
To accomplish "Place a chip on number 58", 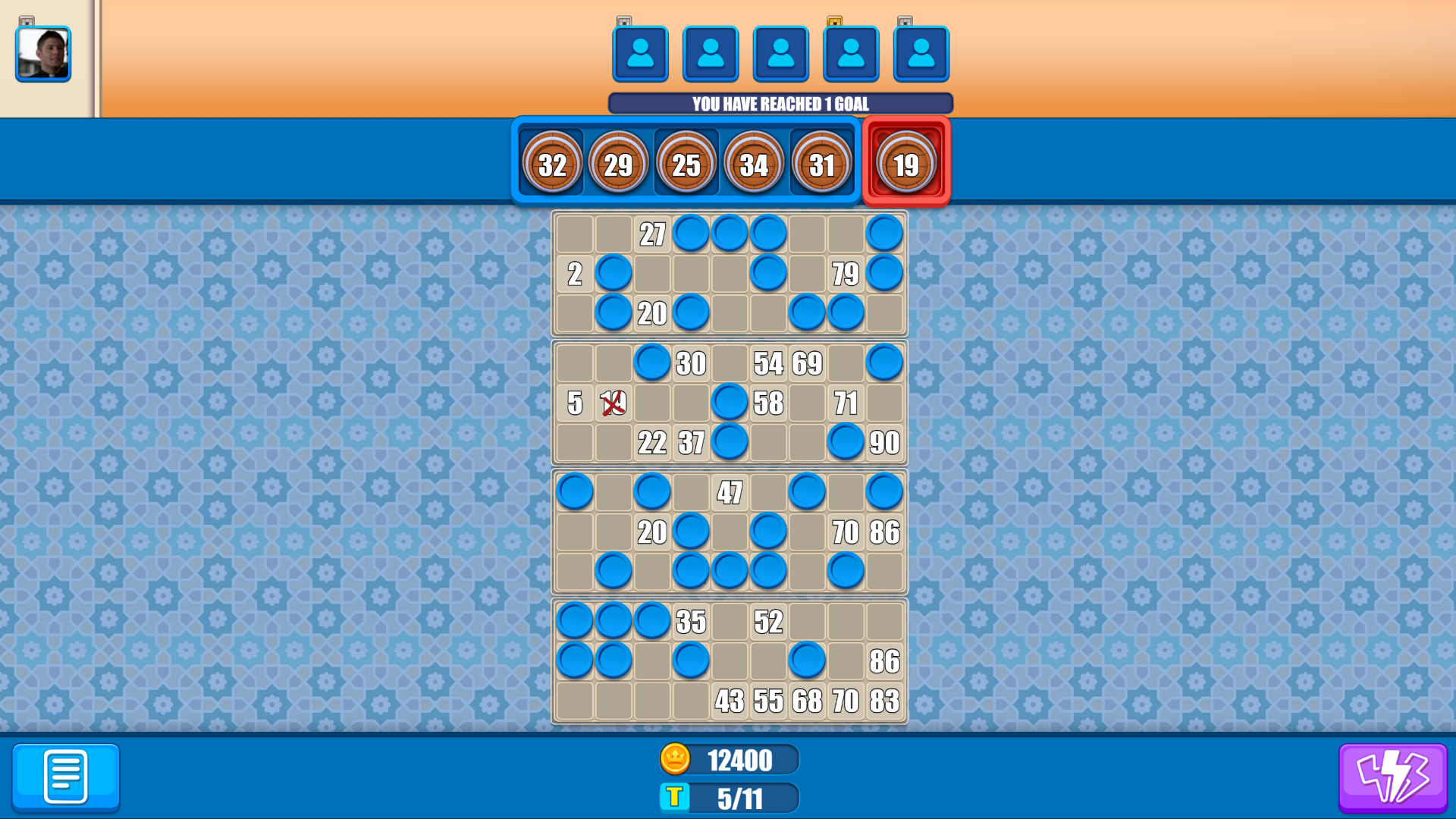I will [769, 404].
